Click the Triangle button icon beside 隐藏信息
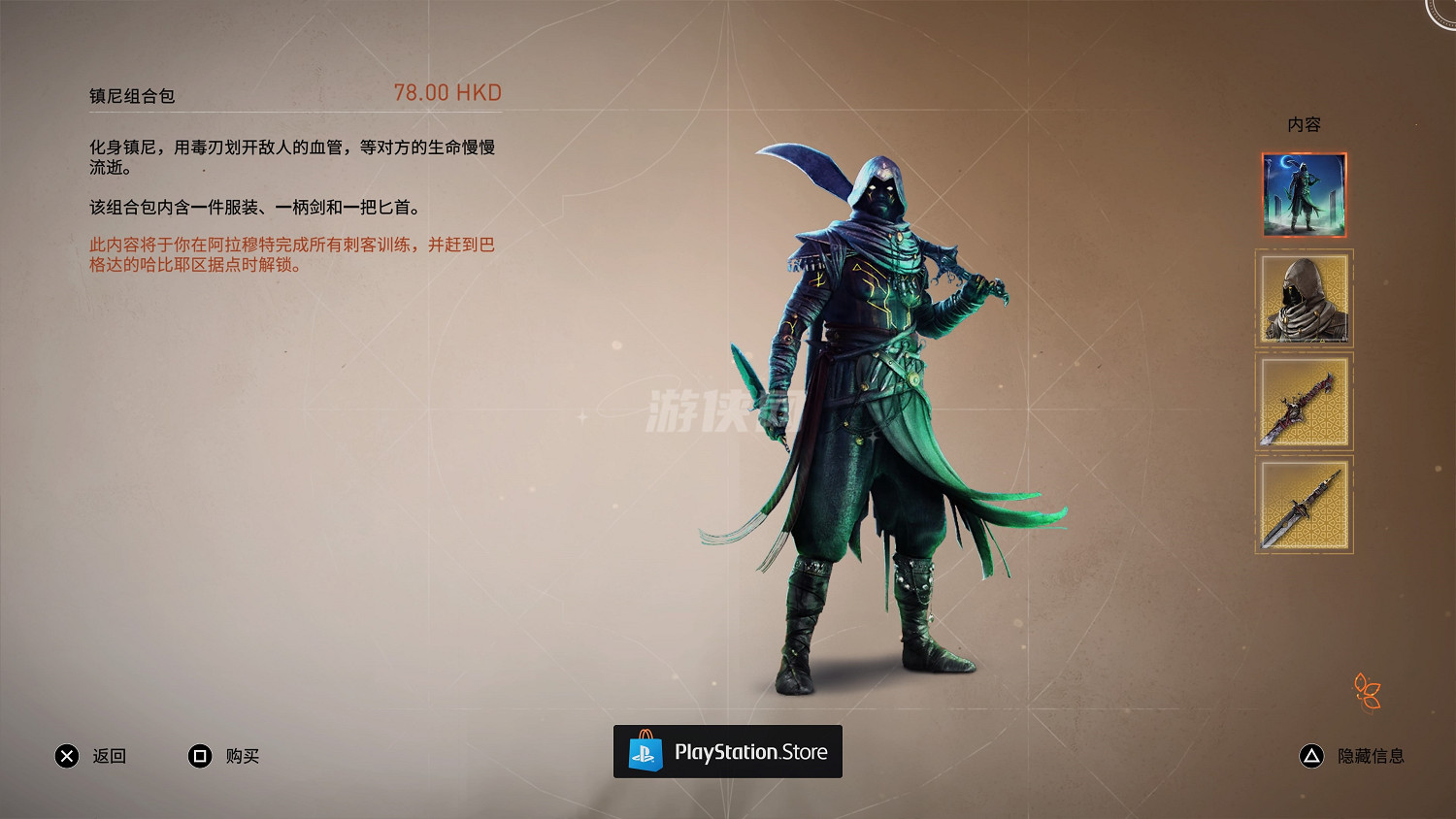The height and width of the screenshot is (819, 1456). pos(1311,756)
